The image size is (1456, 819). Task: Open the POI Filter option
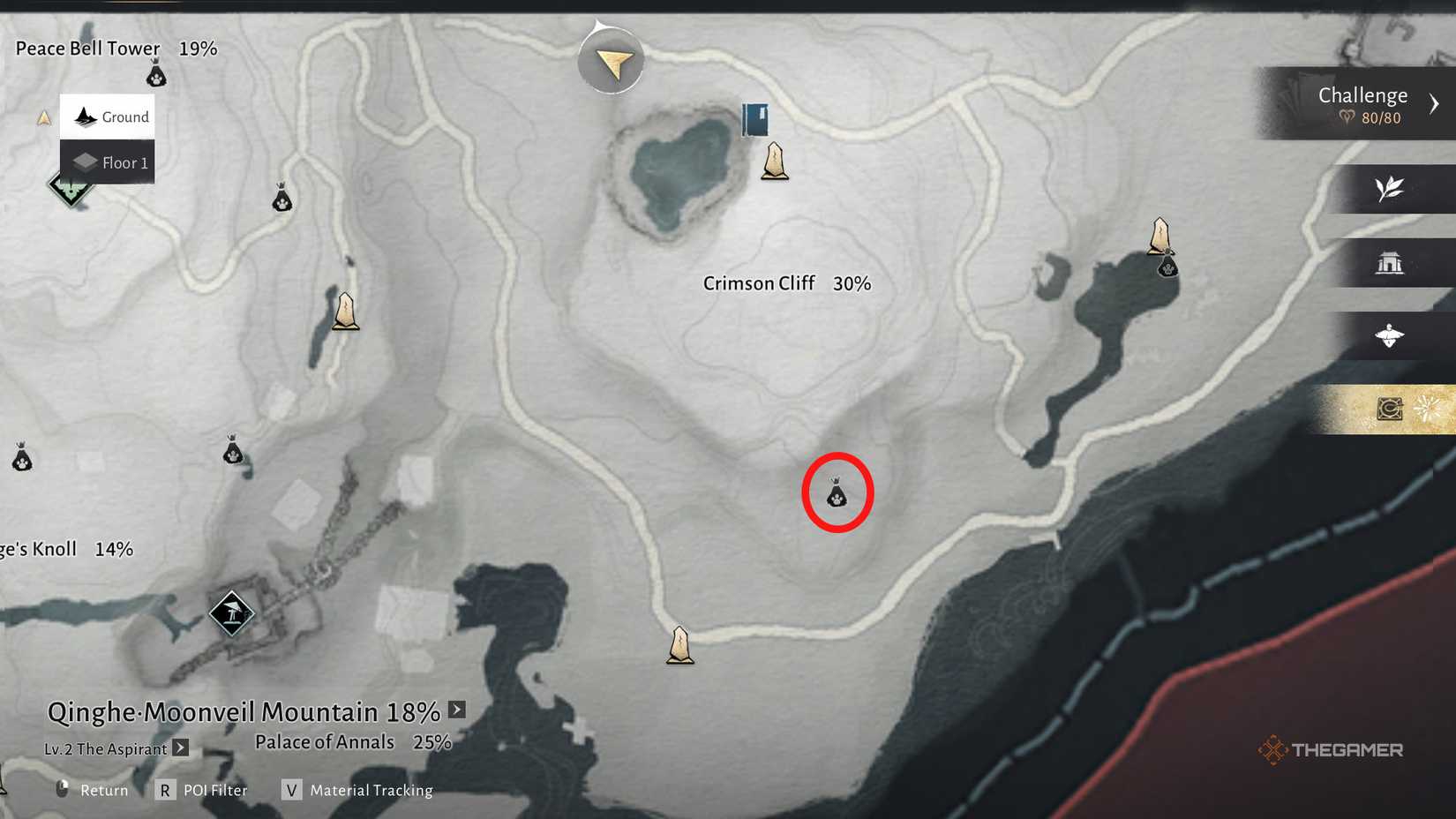(202, 790)
